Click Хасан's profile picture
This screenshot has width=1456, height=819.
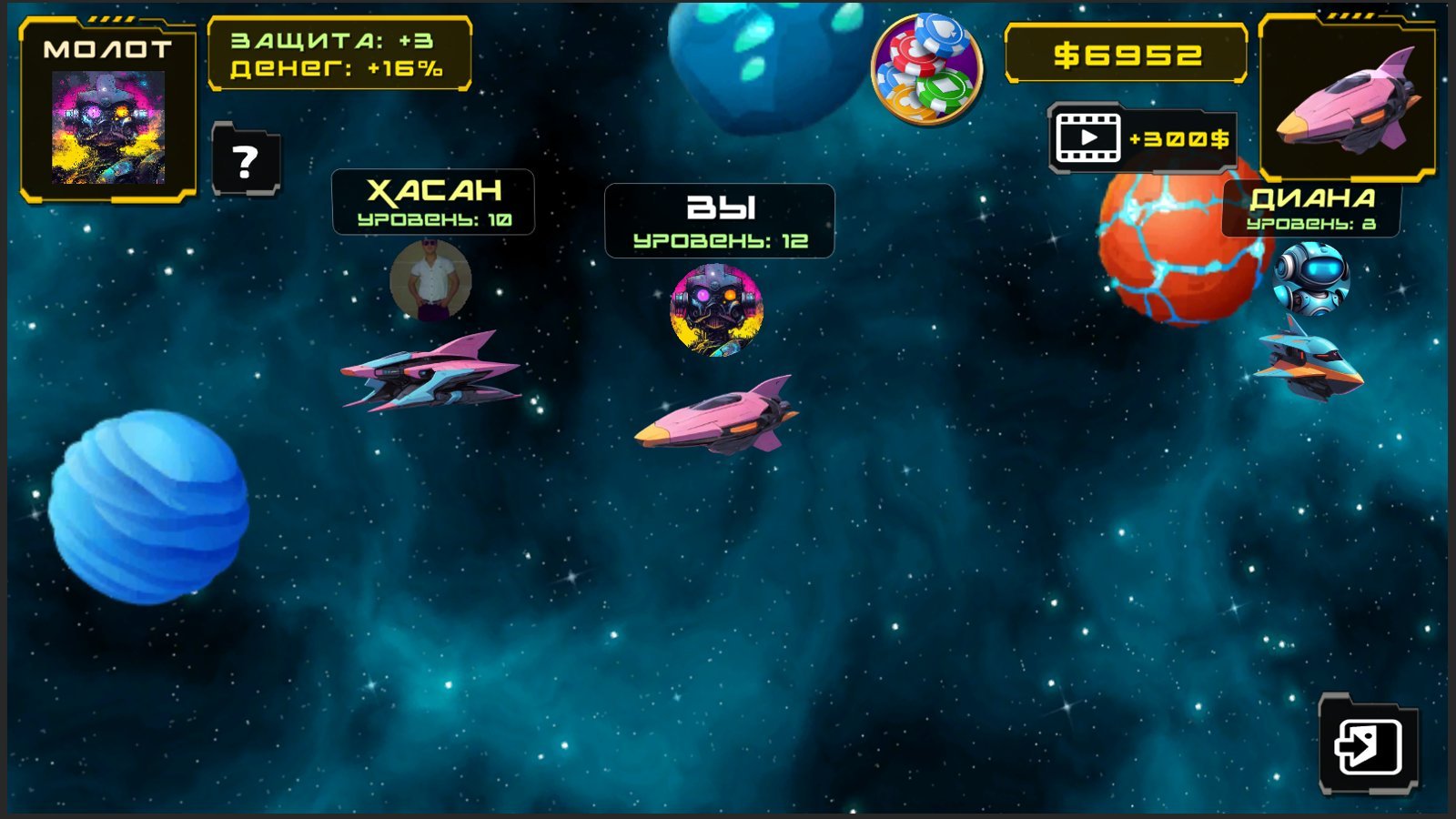[432, 284]
